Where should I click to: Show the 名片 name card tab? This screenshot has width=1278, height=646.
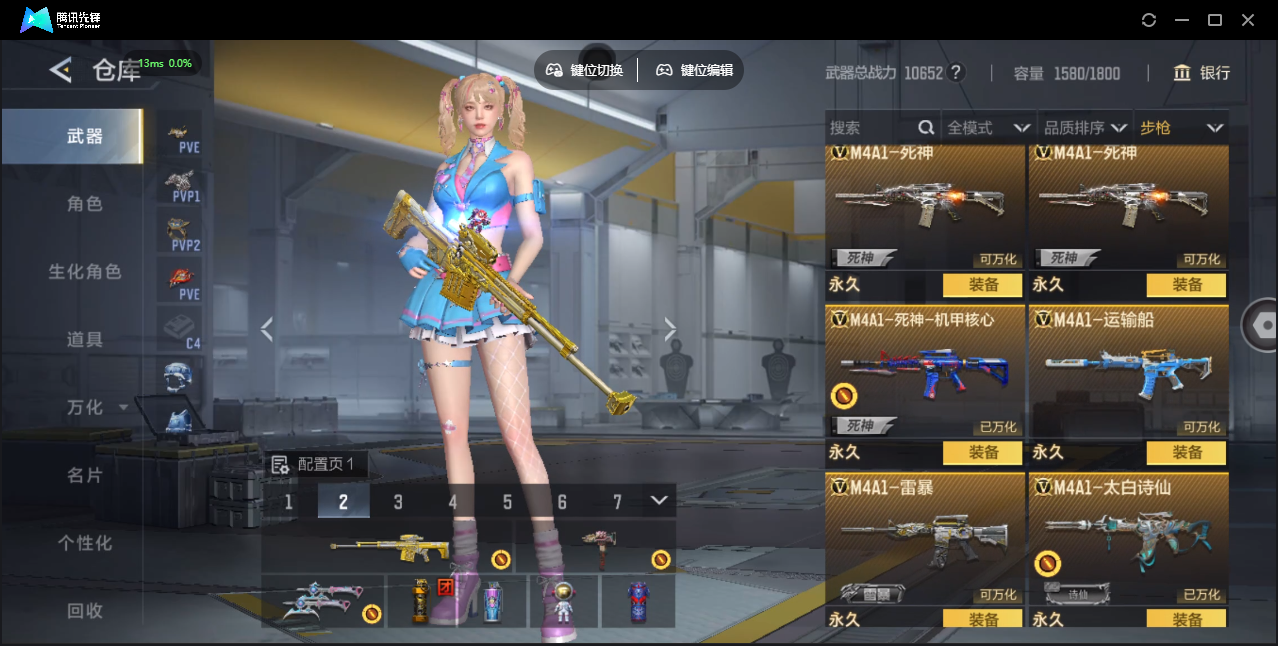[84, 476]
